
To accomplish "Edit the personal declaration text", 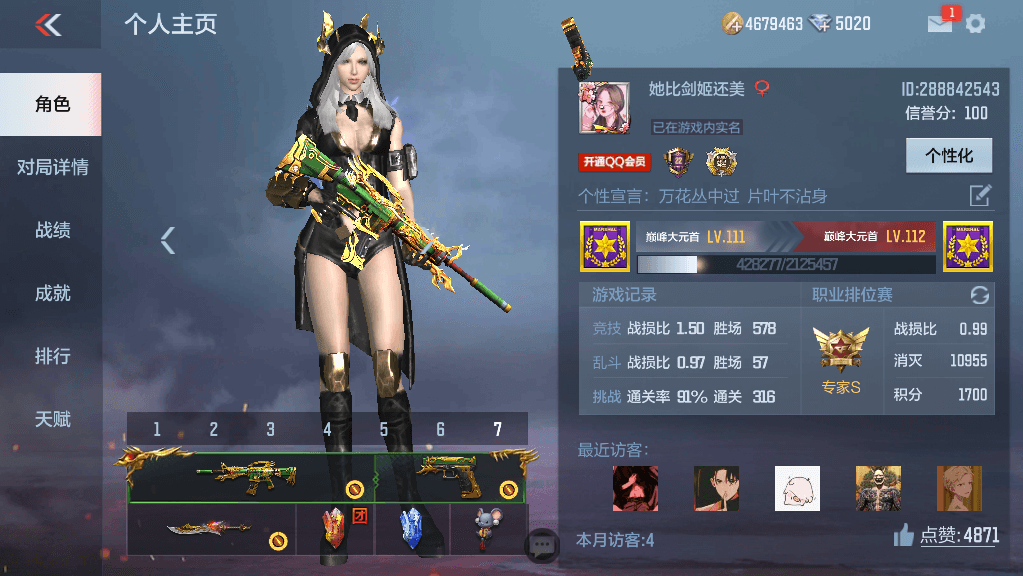I will coord(980,195).
